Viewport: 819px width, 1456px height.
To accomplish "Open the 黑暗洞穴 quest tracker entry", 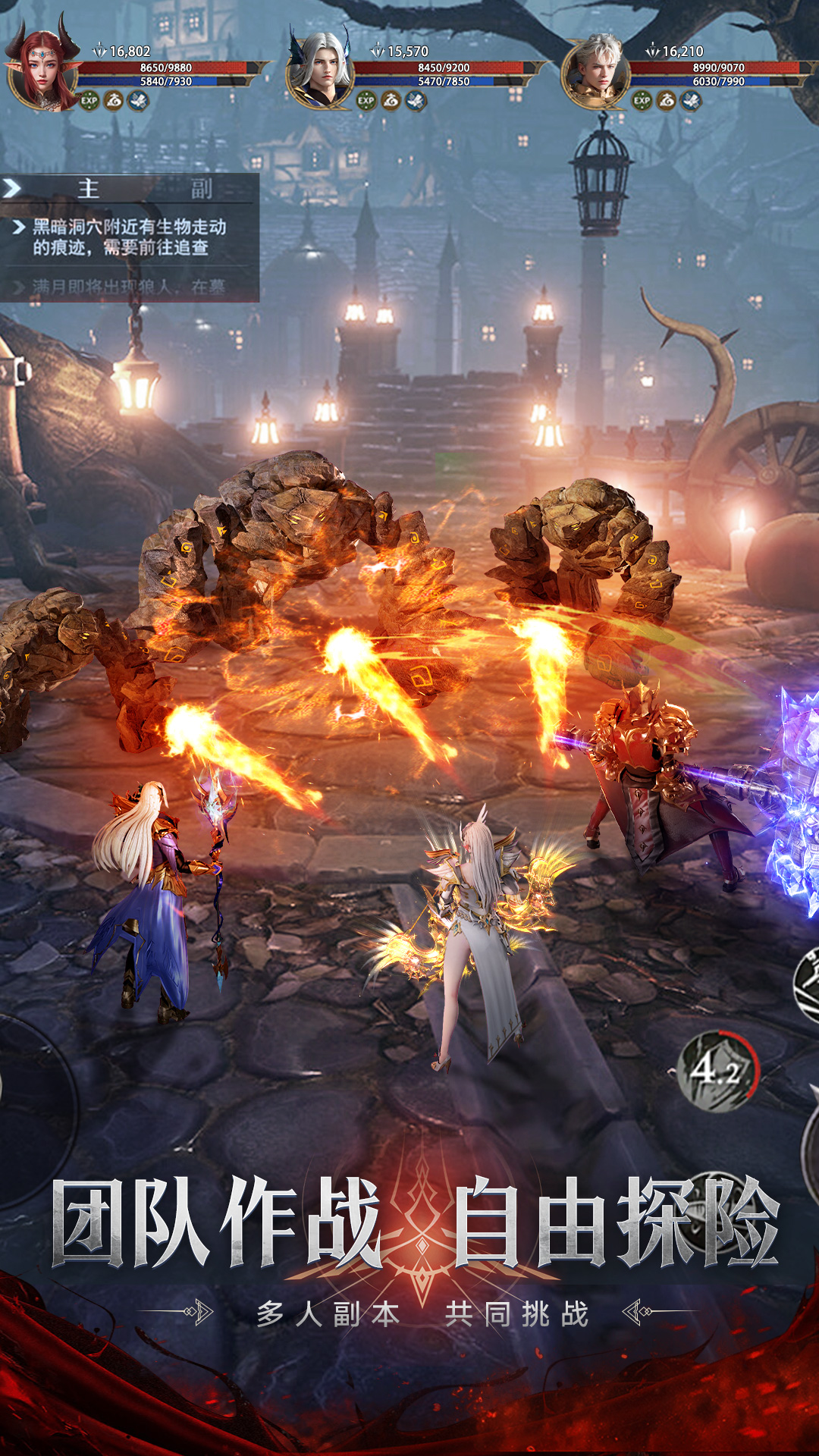I will point(129,237).
